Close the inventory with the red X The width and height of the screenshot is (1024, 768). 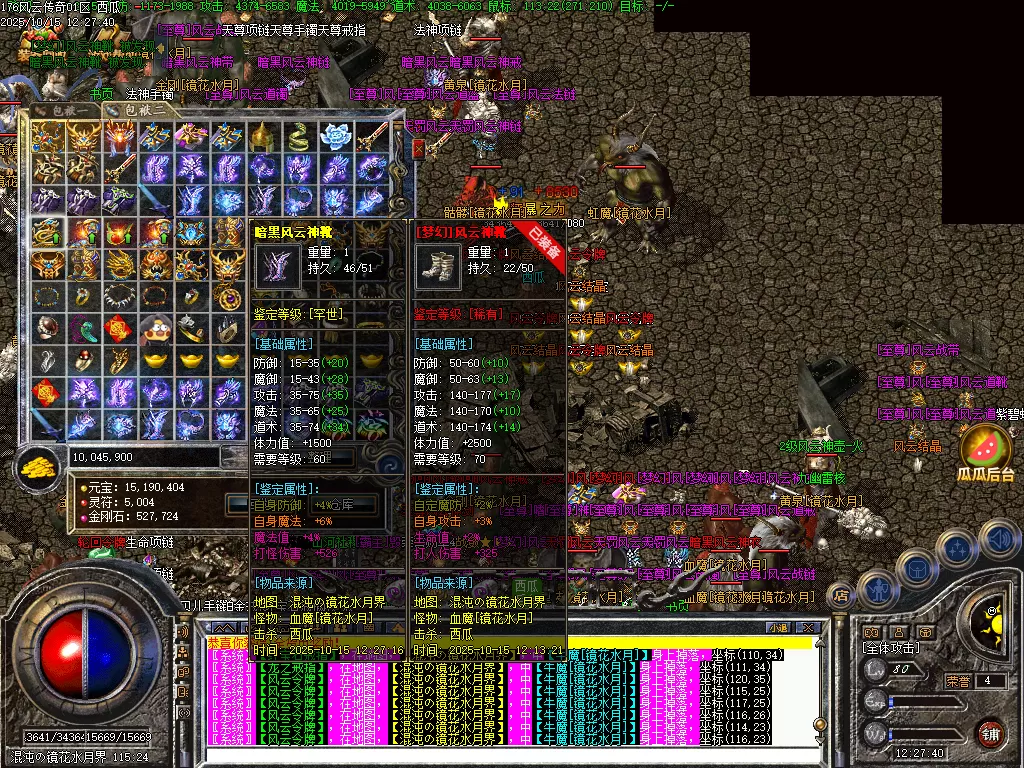pos(419,147)
